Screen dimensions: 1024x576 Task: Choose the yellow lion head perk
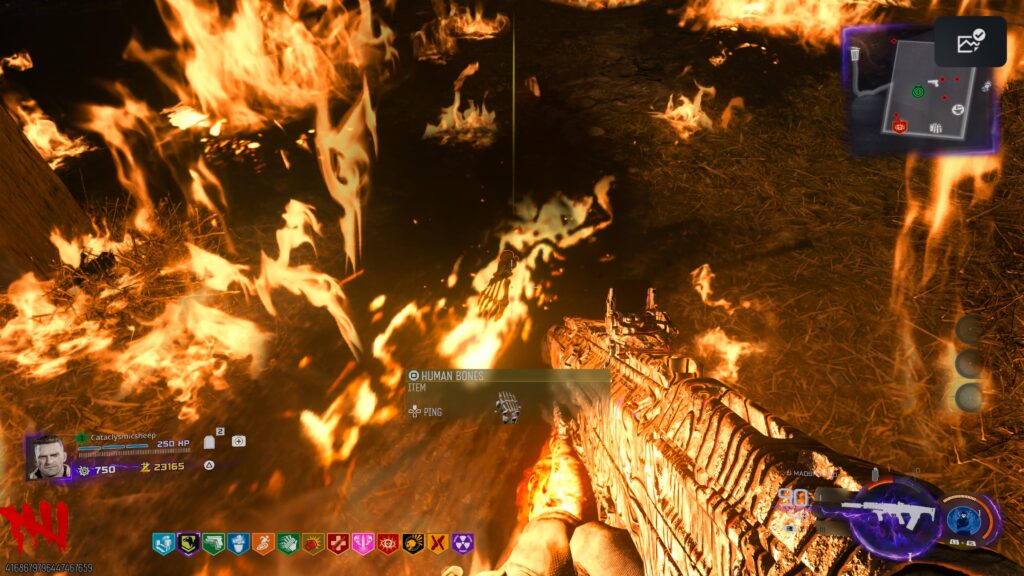(x=412, y=544)
